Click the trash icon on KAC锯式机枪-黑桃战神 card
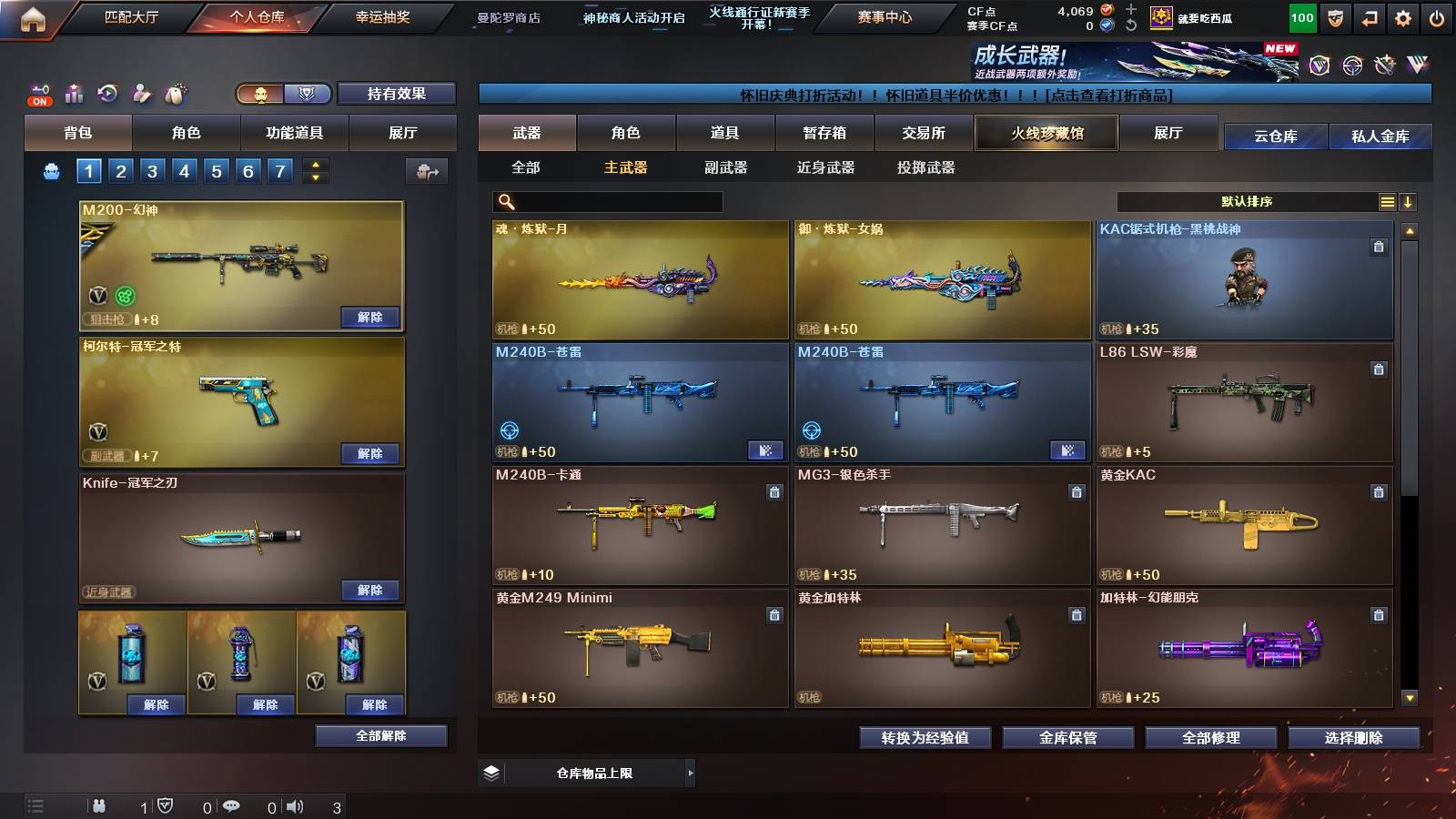The image size is (1456, 819). click(1380, 246)
